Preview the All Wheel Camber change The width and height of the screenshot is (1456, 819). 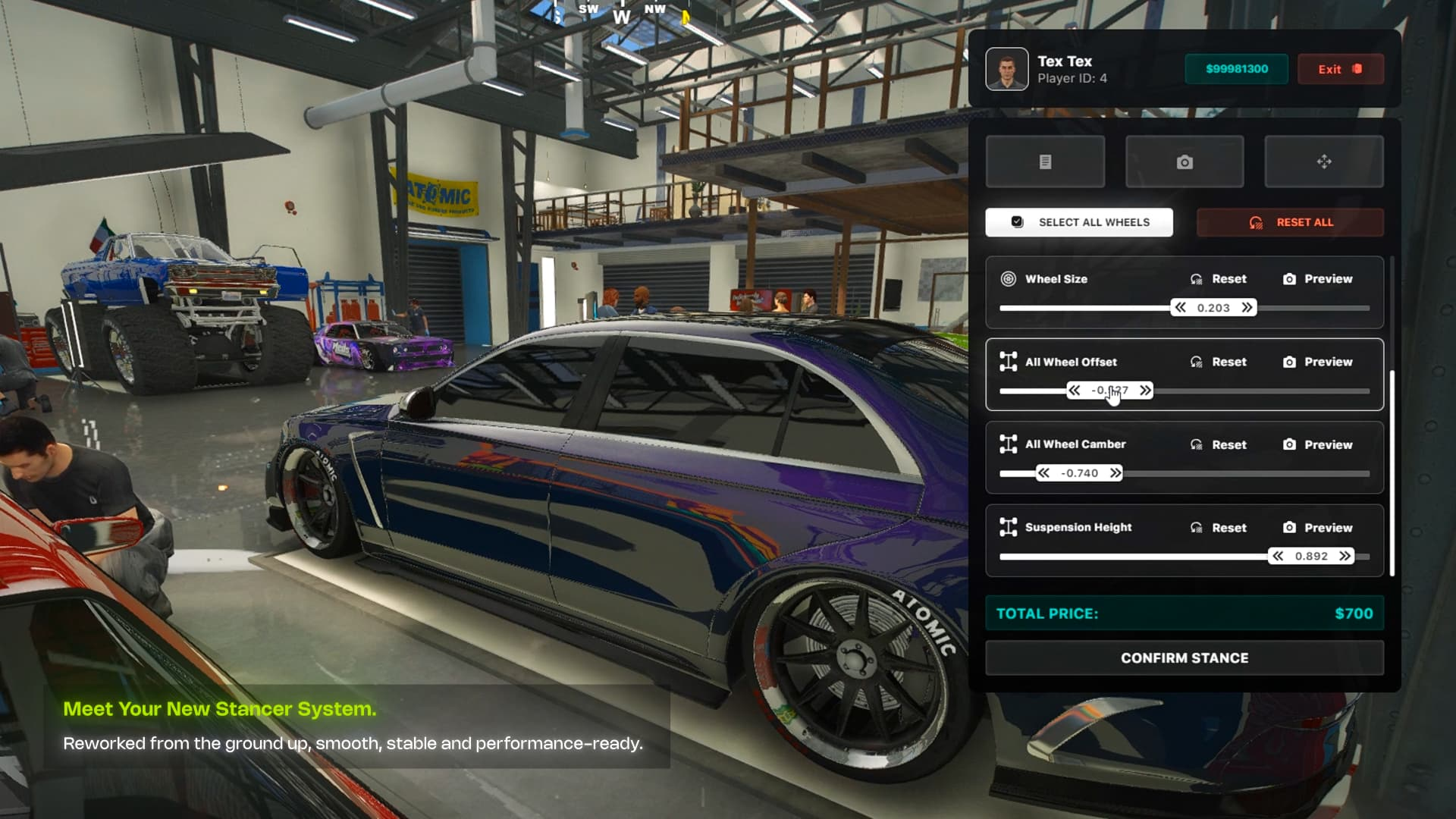(1289, 444)
